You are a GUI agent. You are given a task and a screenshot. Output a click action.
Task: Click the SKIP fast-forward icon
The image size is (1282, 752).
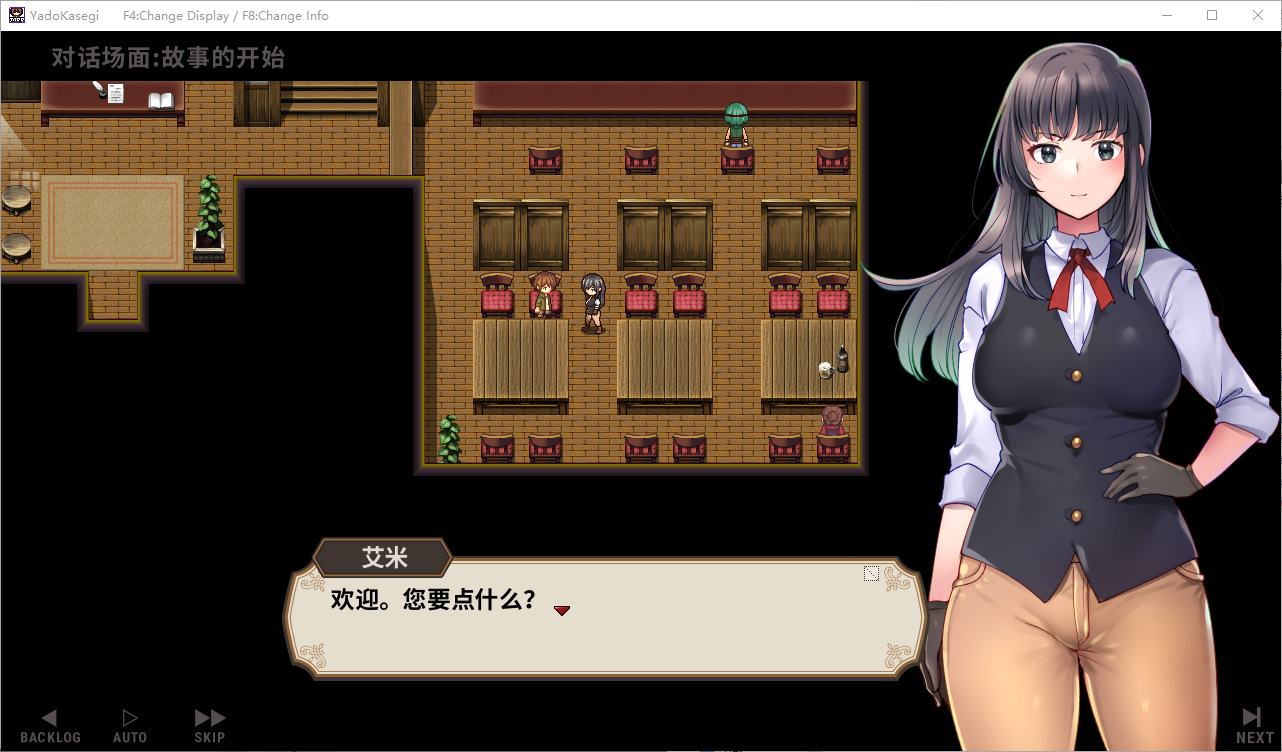click(209, 715)
